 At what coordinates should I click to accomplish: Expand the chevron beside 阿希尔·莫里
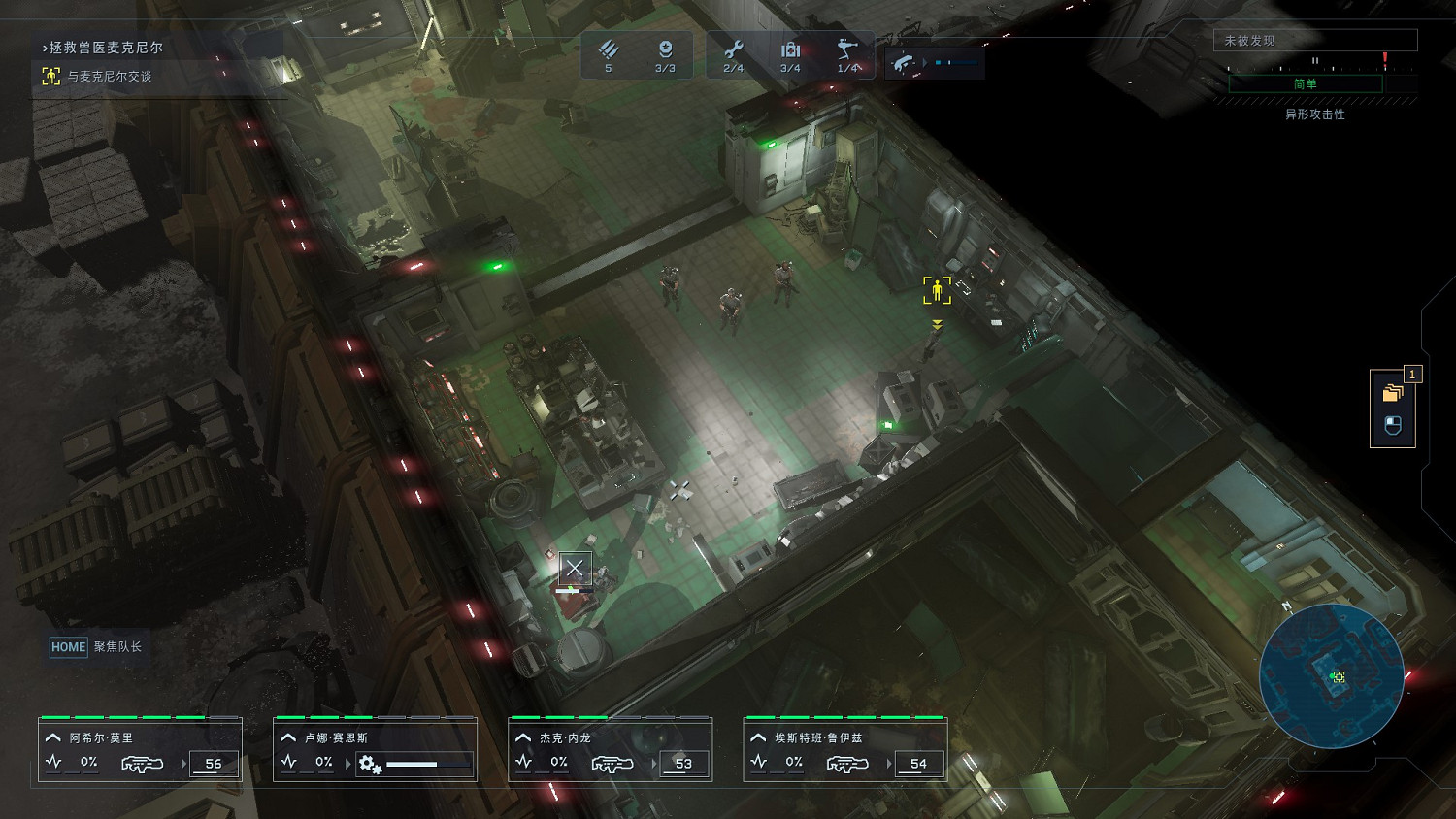(x=53, y=738)
